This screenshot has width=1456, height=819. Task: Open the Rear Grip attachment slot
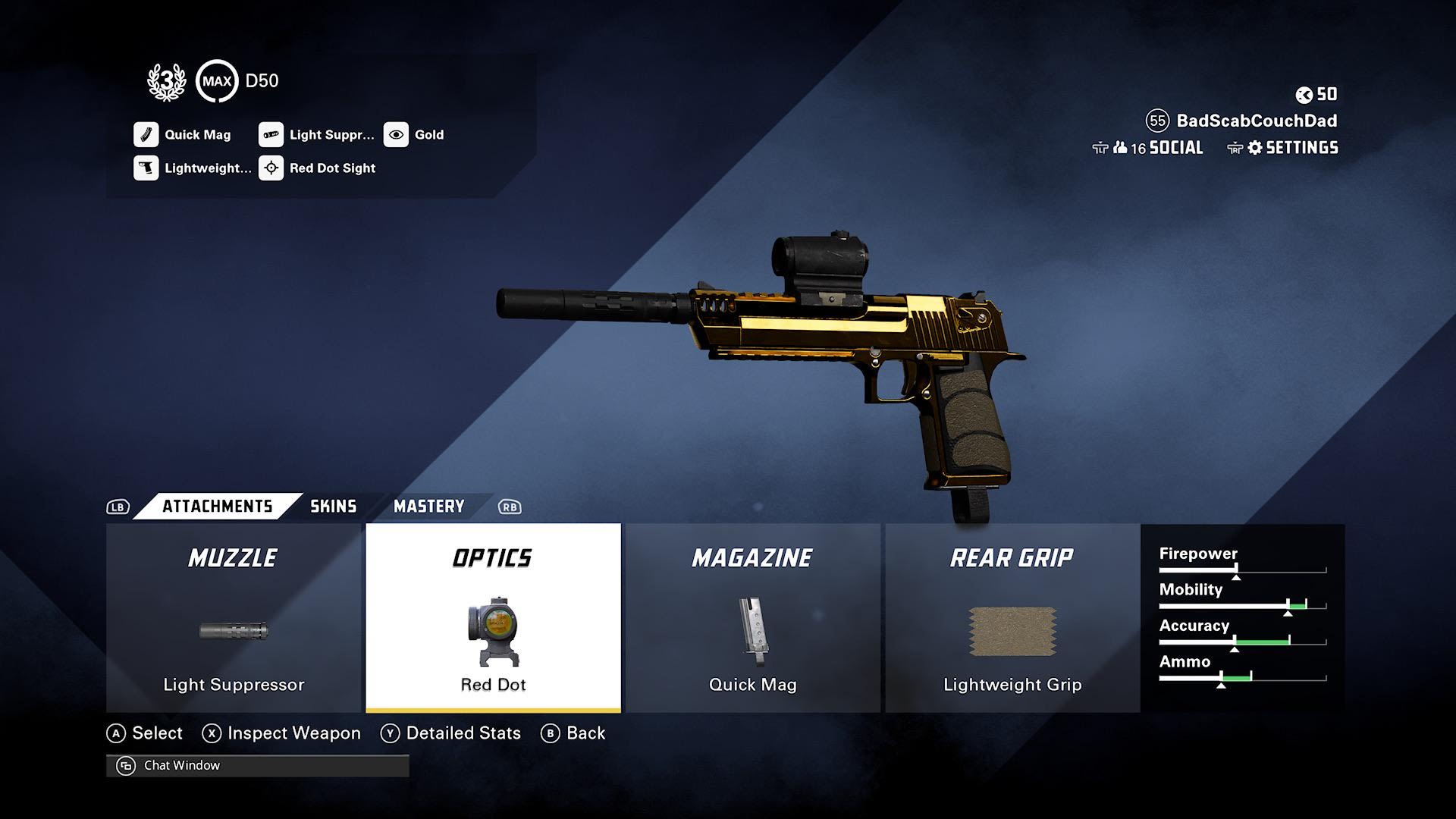coord(1012,618)
